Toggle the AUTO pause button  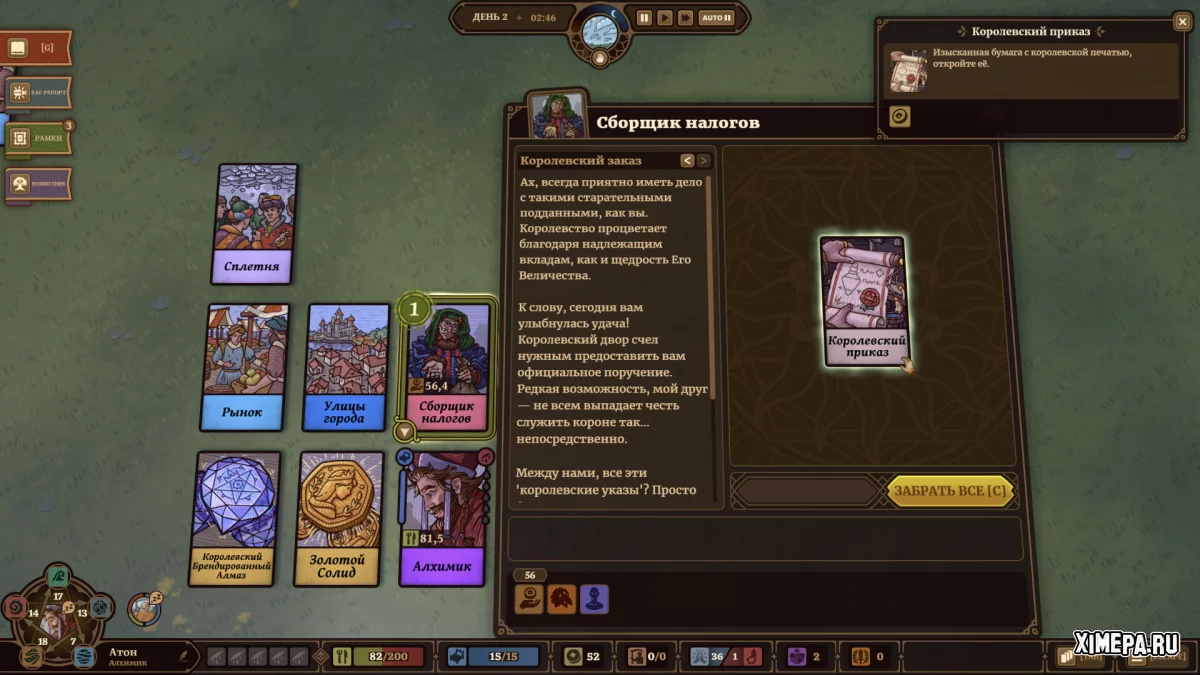tap(716, 18)
